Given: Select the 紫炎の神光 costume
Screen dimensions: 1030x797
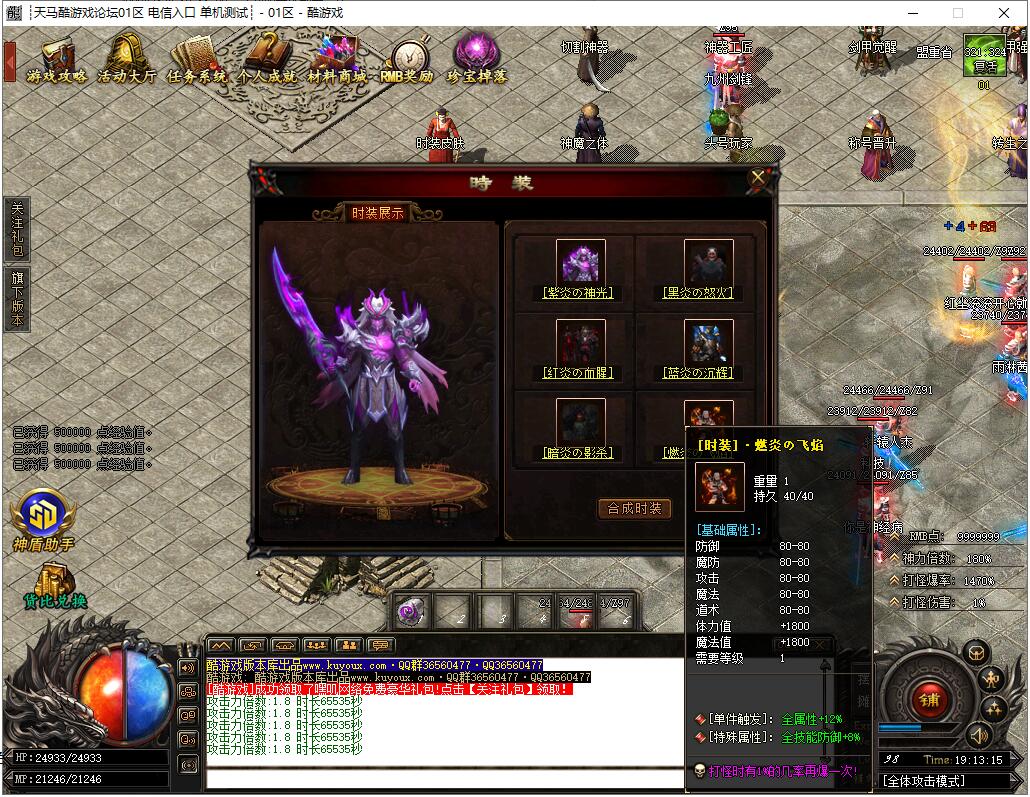Looking at the screenshot, I should [x=580, y=263].
